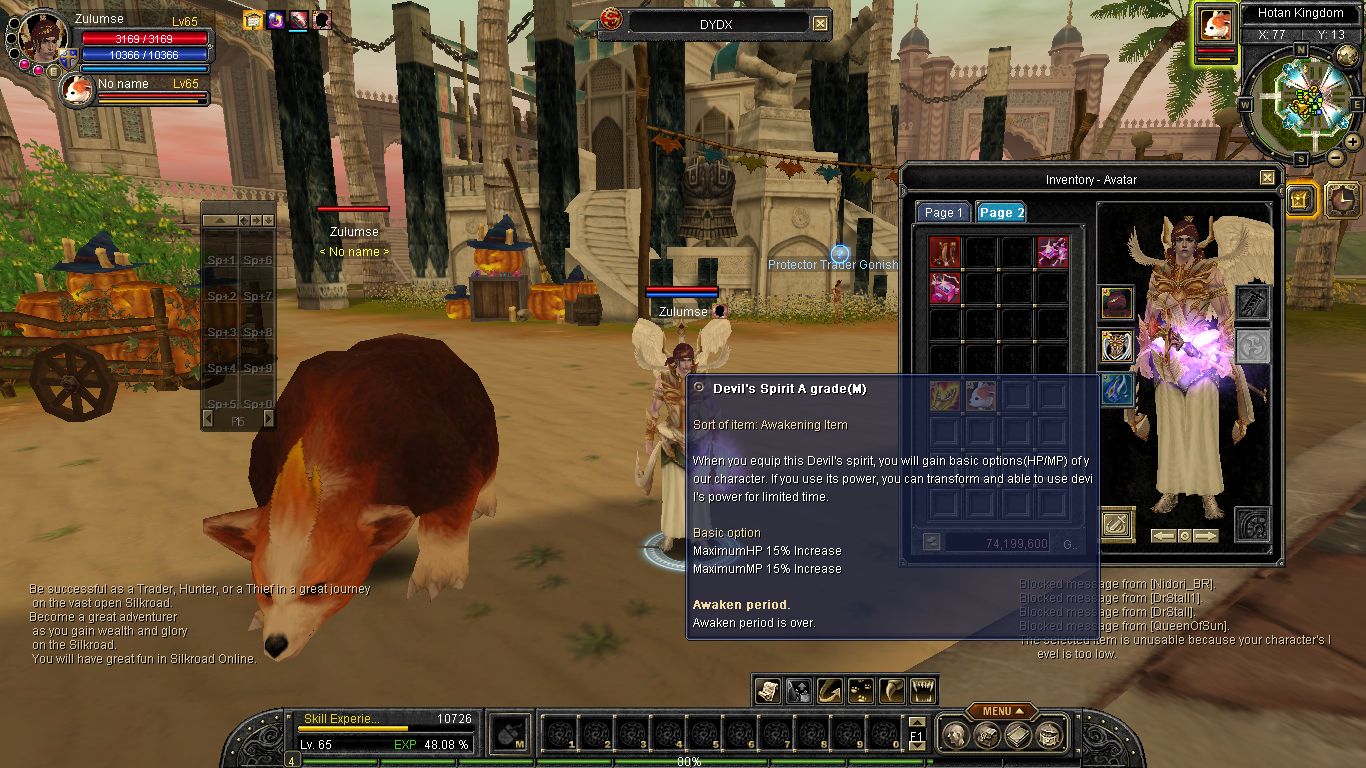Select the blue avatar accessory slot
This screenshot has height=768, width=1366.
pos(1116,390)
